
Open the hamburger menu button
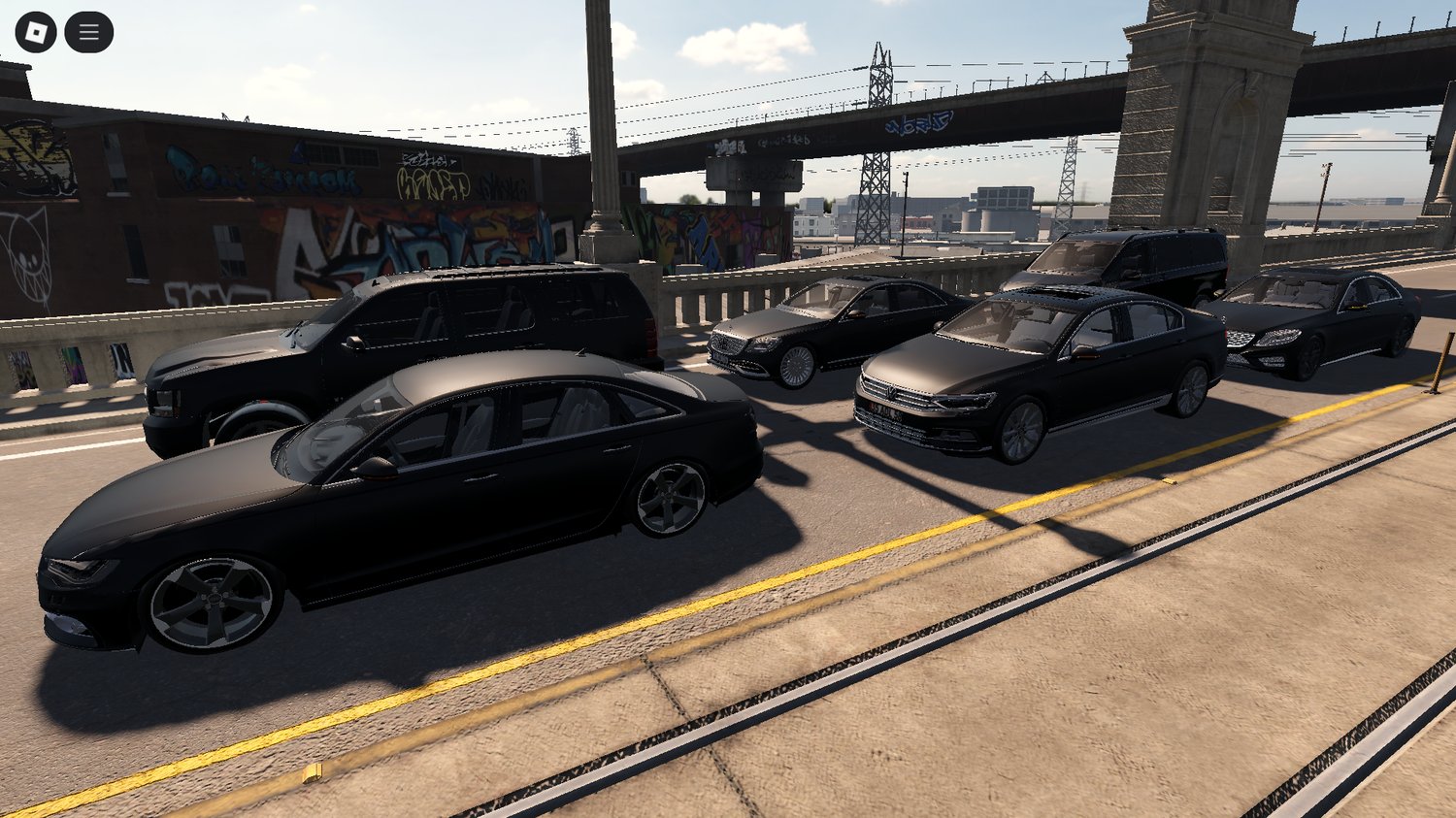click(x=88, y=33)
